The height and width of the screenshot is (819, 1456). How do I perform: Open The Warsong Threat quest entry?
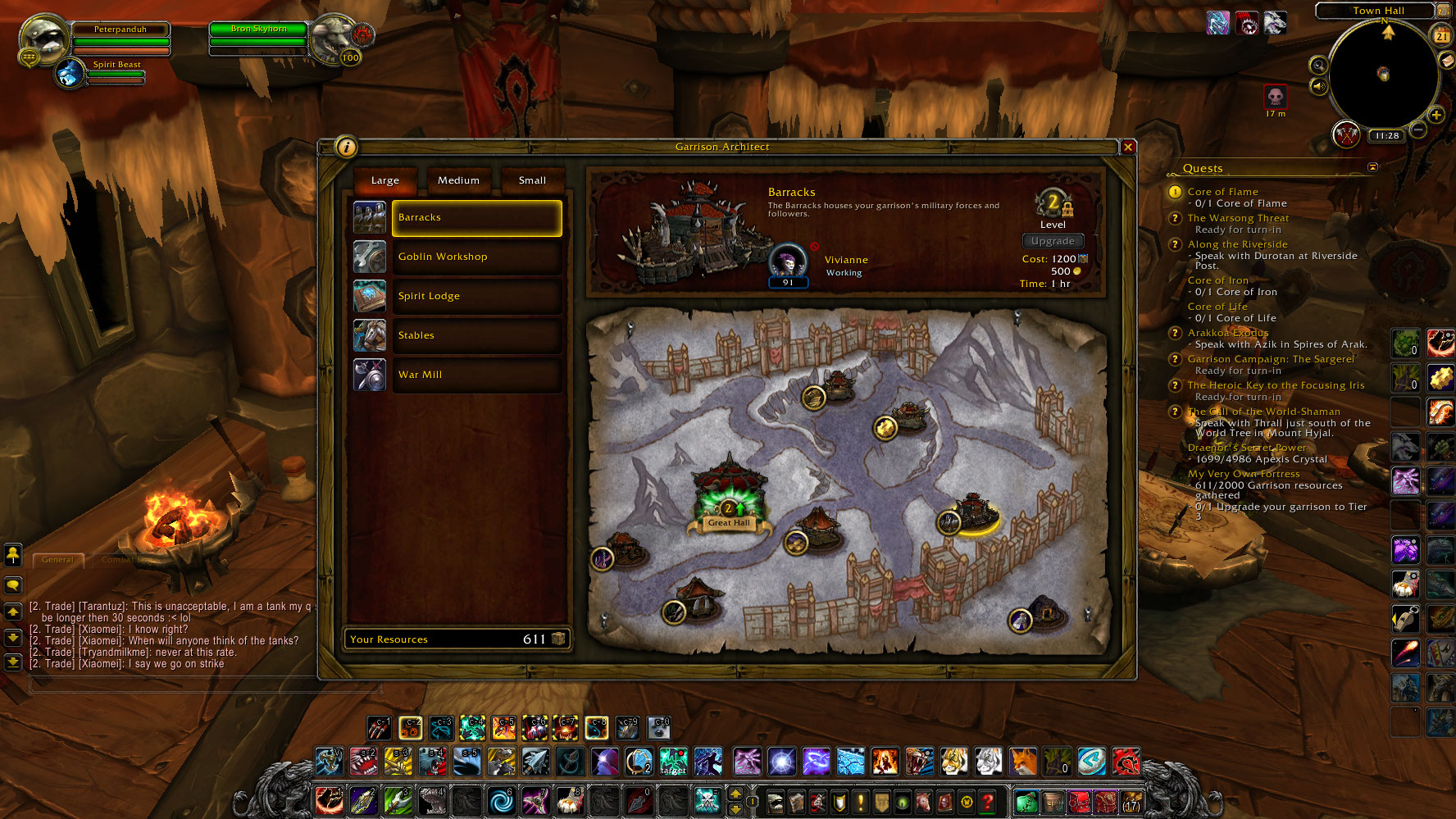(1238, 218)
